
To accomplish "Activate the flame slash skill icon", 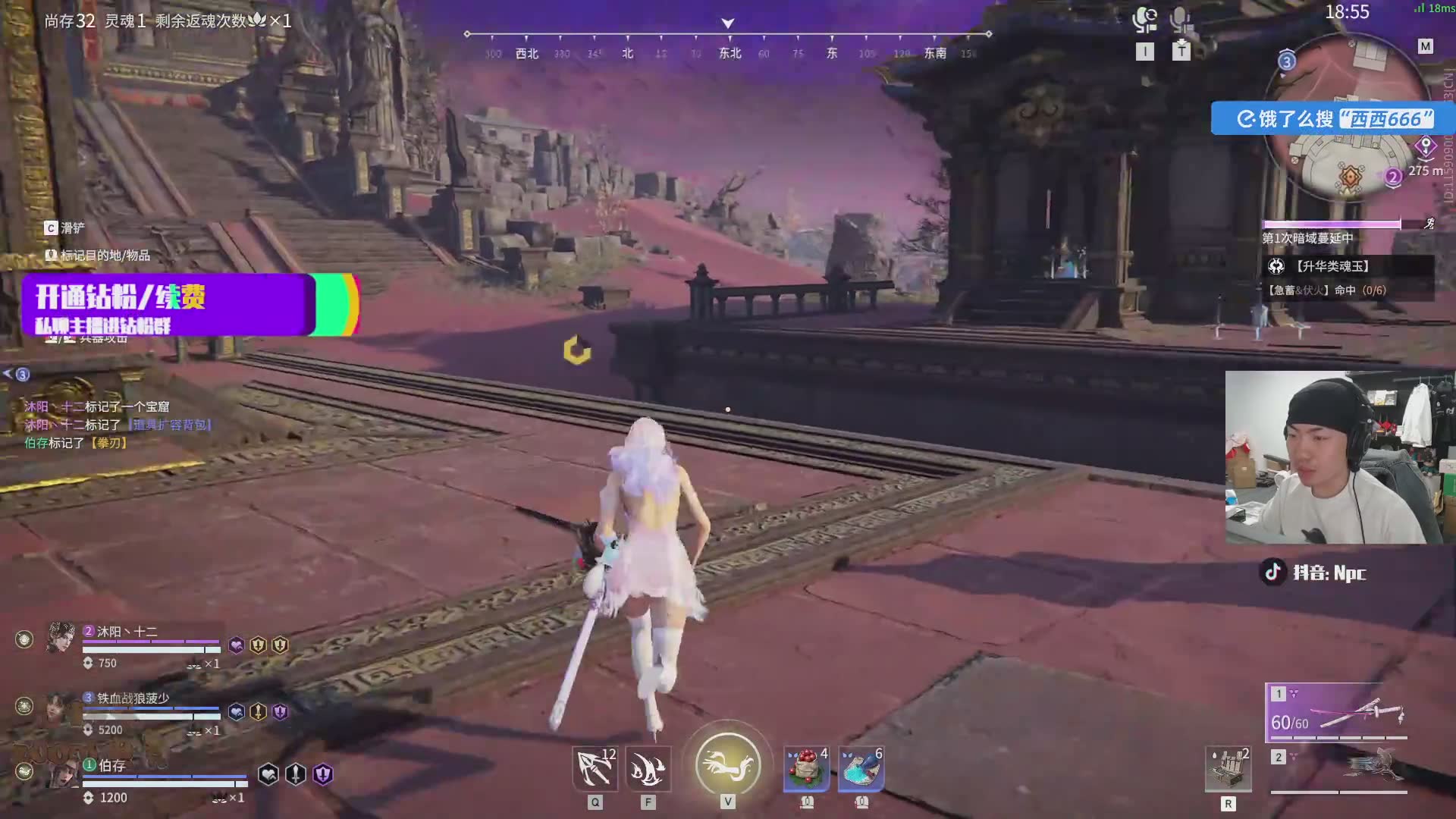I will pyautogui.click(x=648, y=769).
